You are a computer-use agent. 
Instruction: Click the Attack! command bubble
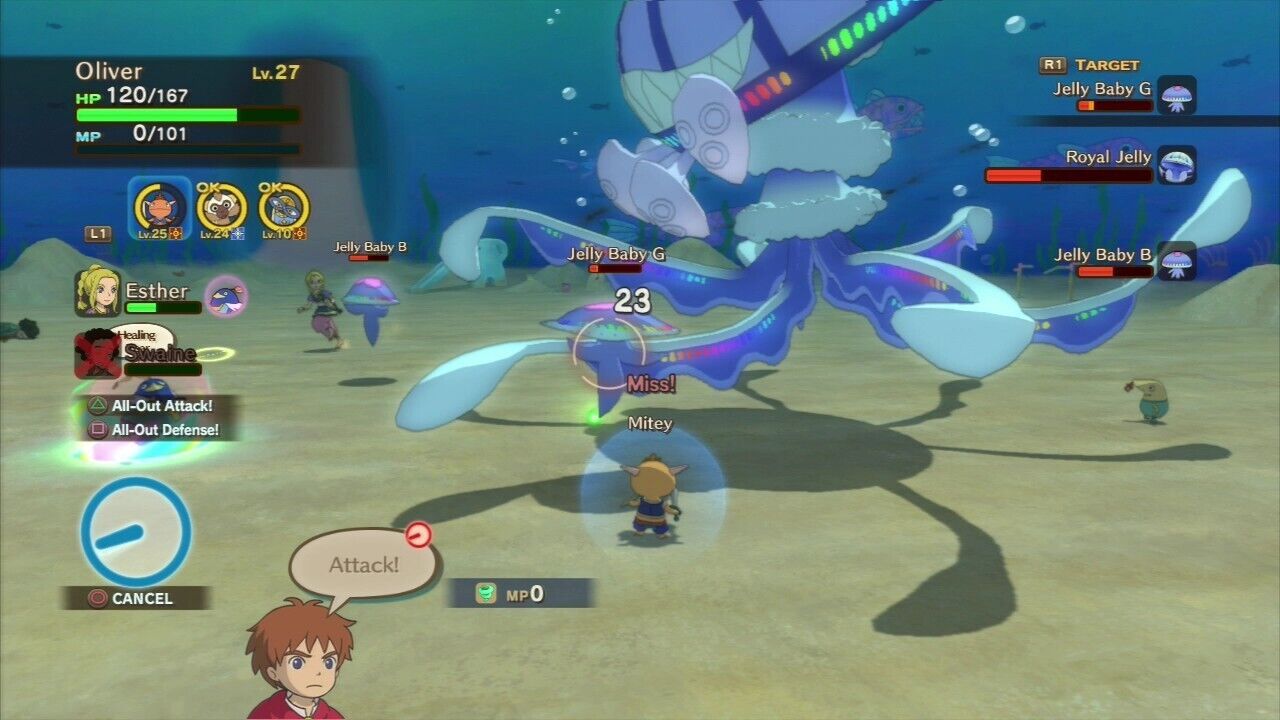363,564
